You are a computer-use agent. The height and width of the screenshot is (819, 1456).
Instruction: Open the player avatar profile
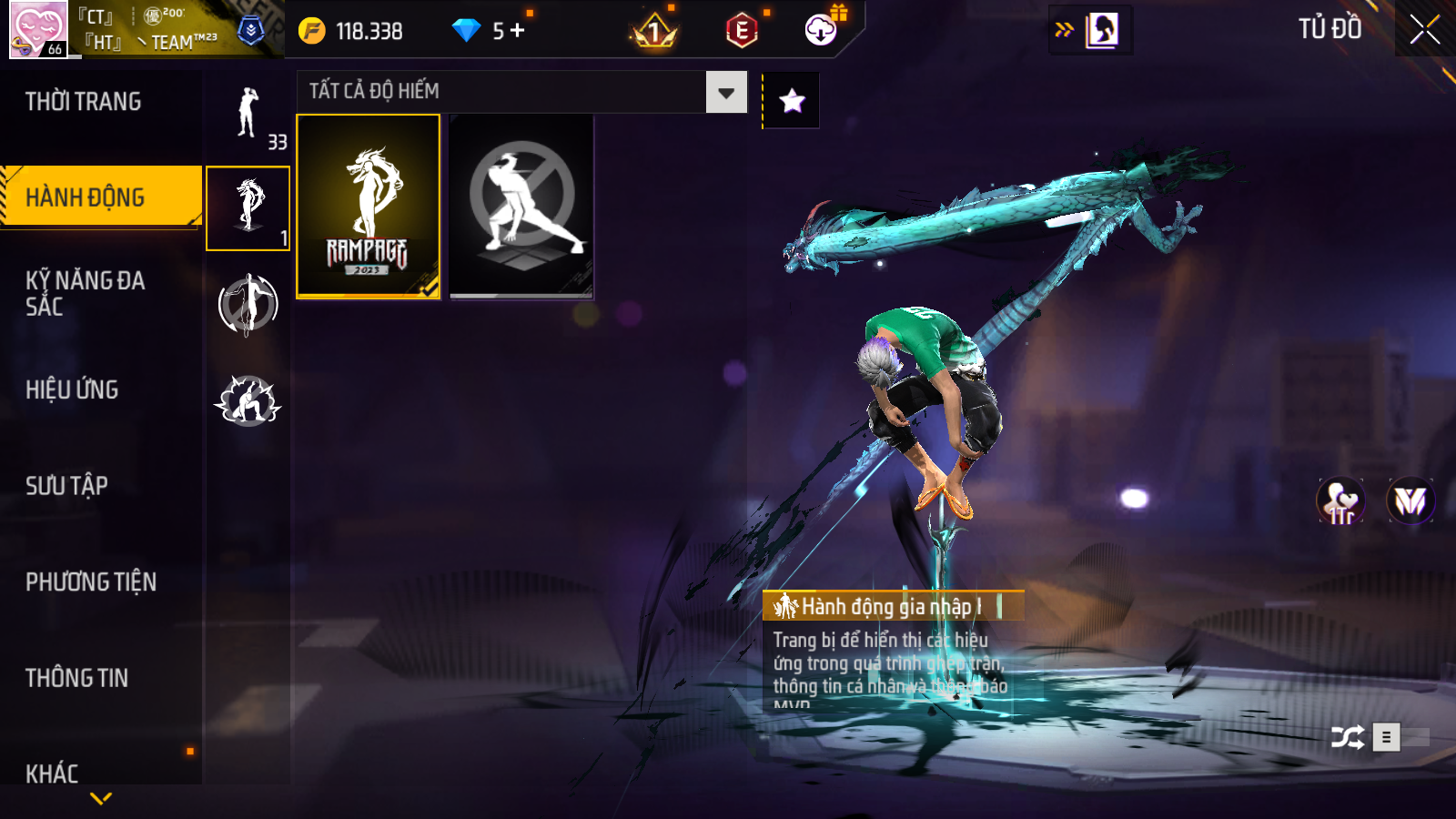[x=38, y=29]
